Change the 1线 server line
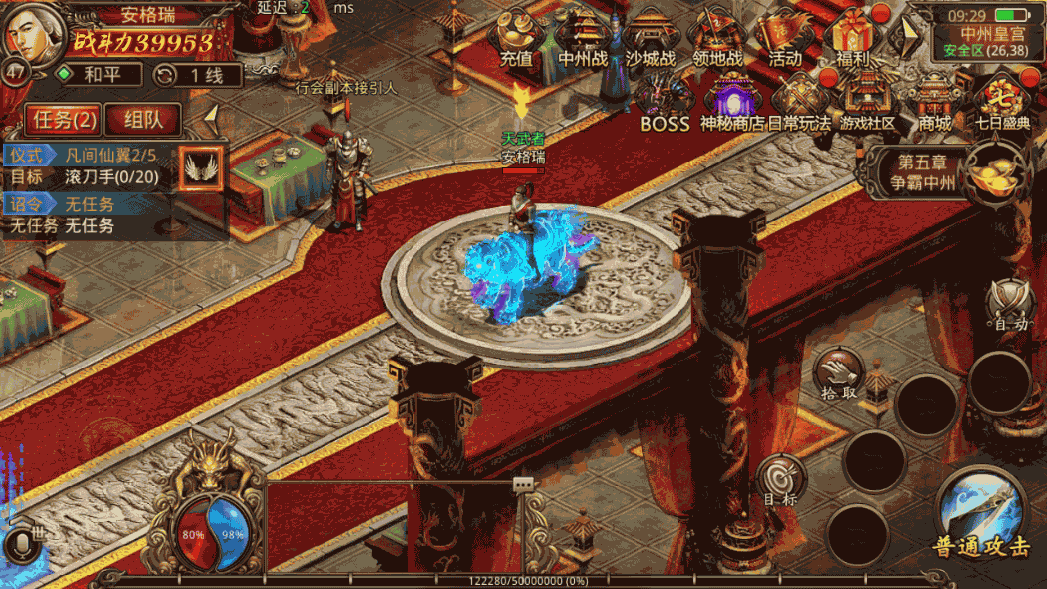This screenshot has height=589, width=1047. (197, 75)
